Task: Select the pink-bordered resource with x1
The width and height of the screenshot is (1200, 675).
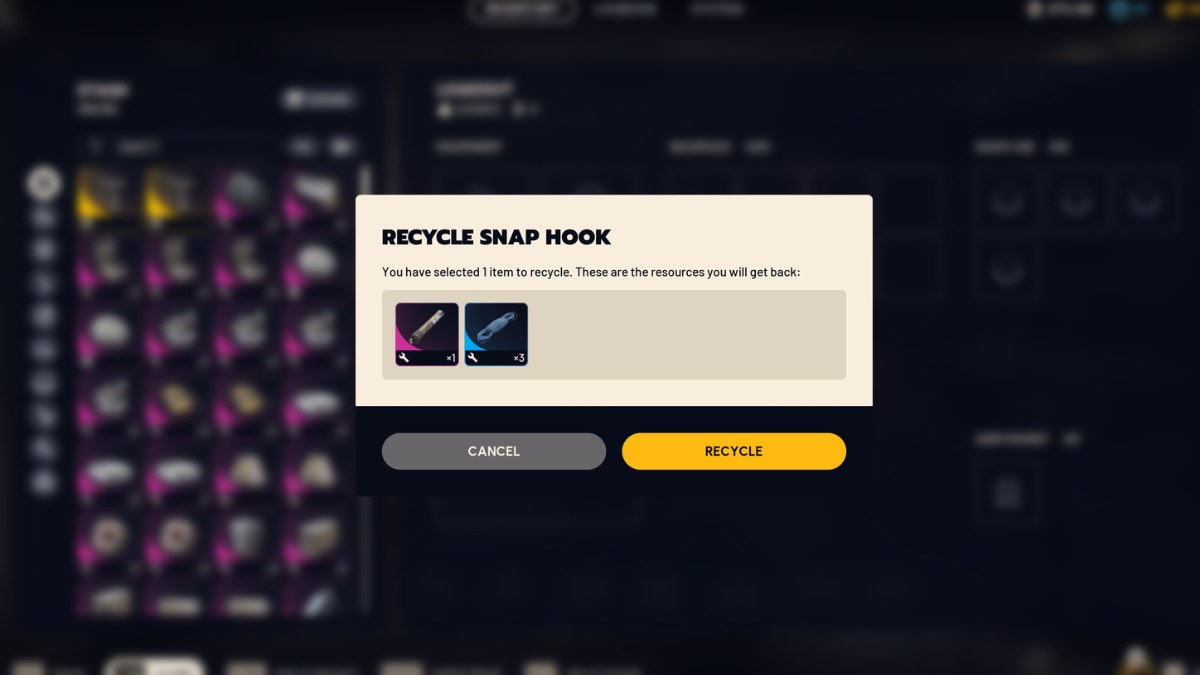Action: coord(427,334)
